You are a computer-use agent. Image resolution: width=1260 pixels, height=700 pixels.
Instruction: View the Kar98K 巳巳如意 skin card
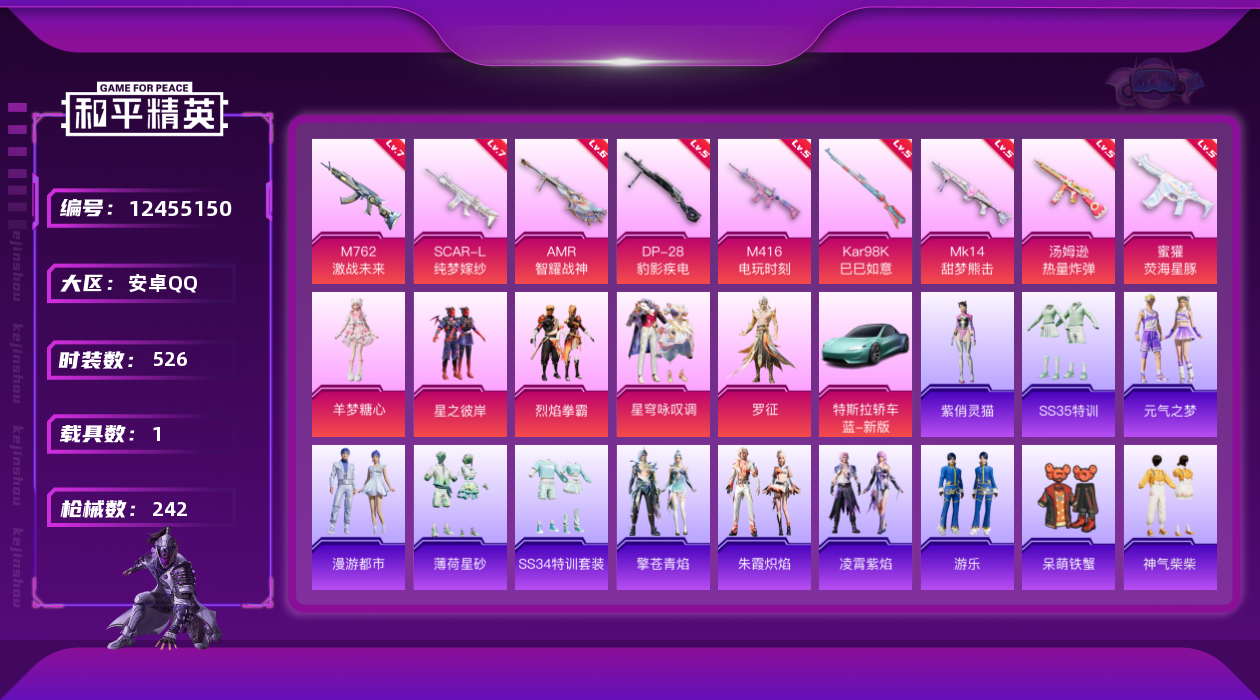865,211
